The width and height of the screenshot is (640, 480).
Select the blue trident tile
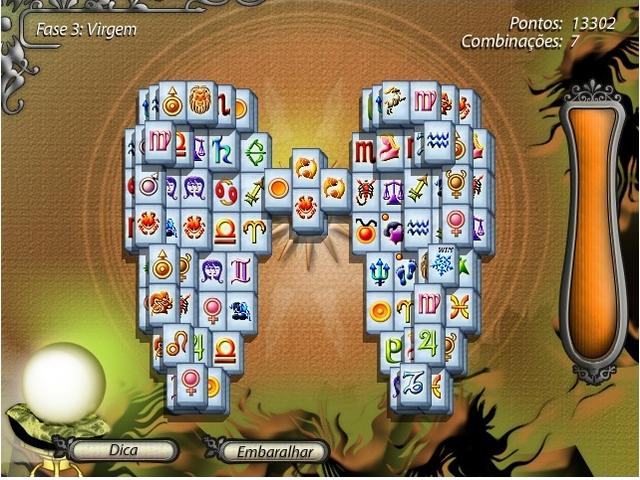(x=379, y=271)
